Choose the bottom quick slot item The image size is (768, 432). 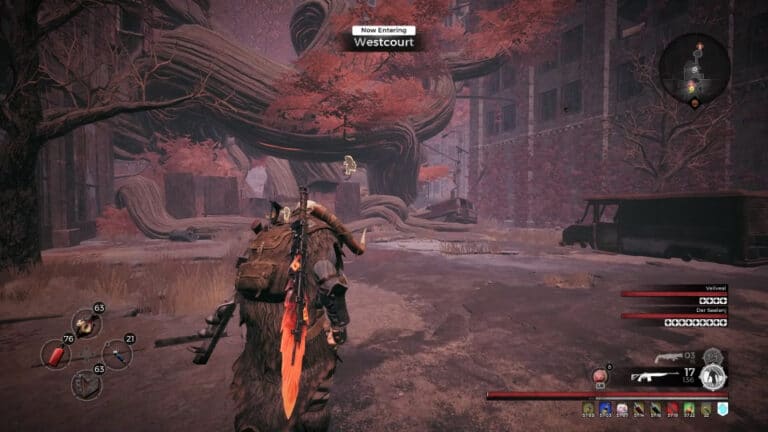coord(86,384)
